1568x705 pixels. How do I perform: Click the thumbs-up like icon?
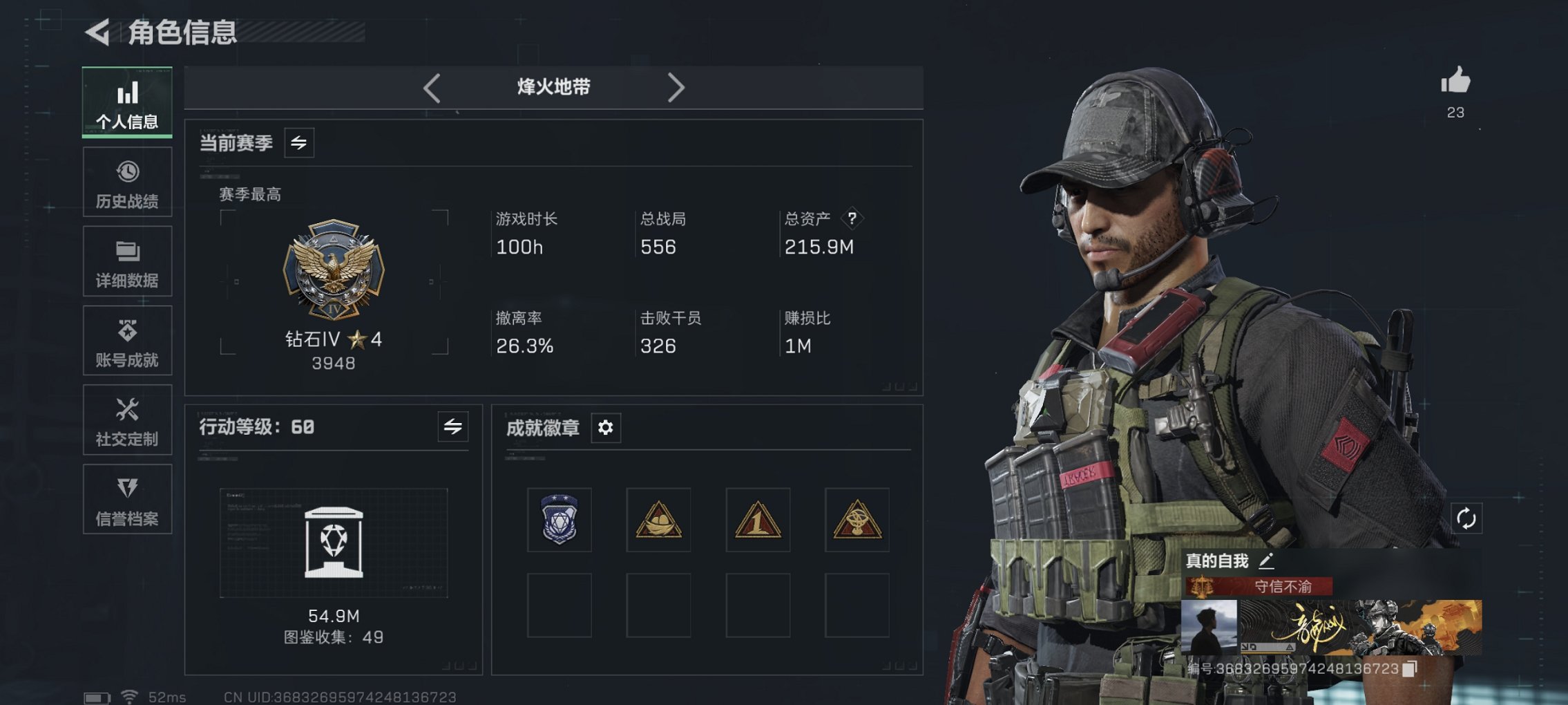(x=1455, y=82)
